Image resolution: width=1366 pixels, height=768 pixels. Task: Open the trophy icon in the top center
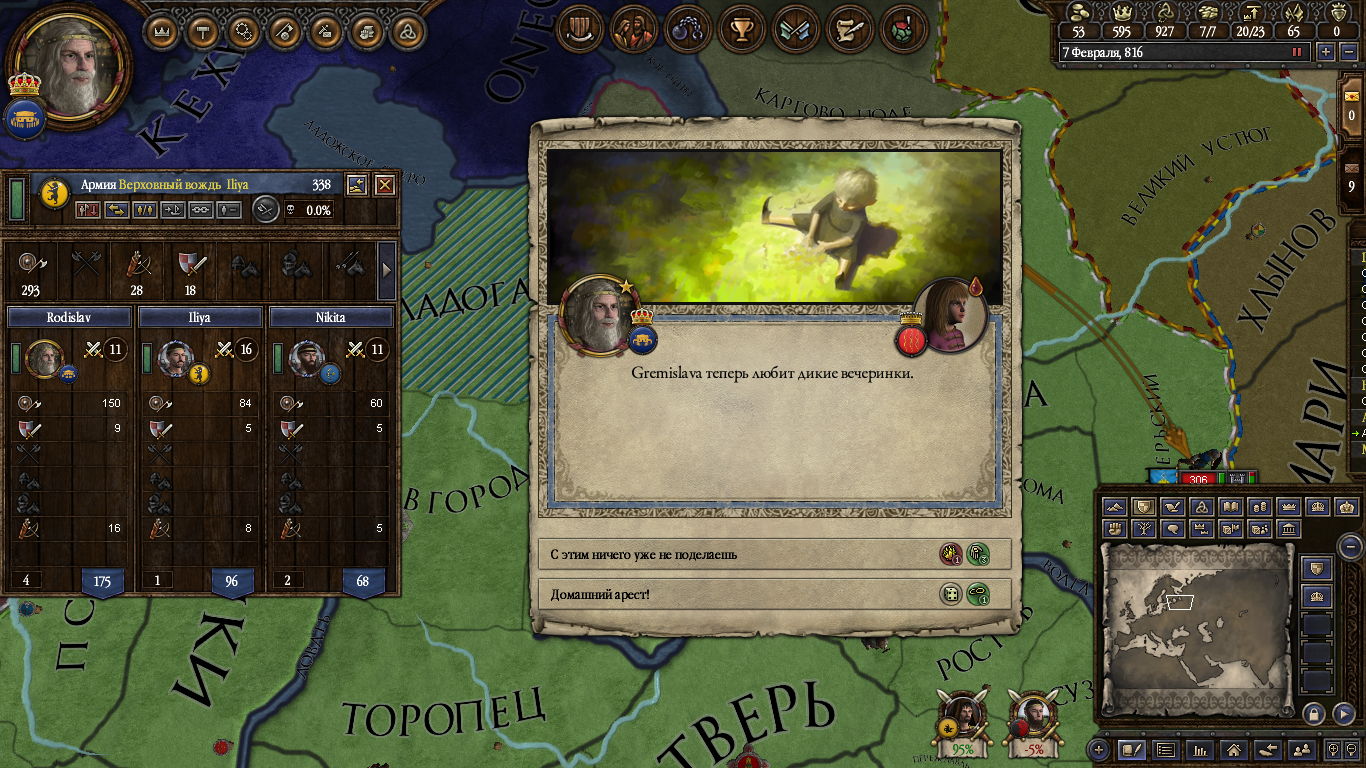pos(742,31)
